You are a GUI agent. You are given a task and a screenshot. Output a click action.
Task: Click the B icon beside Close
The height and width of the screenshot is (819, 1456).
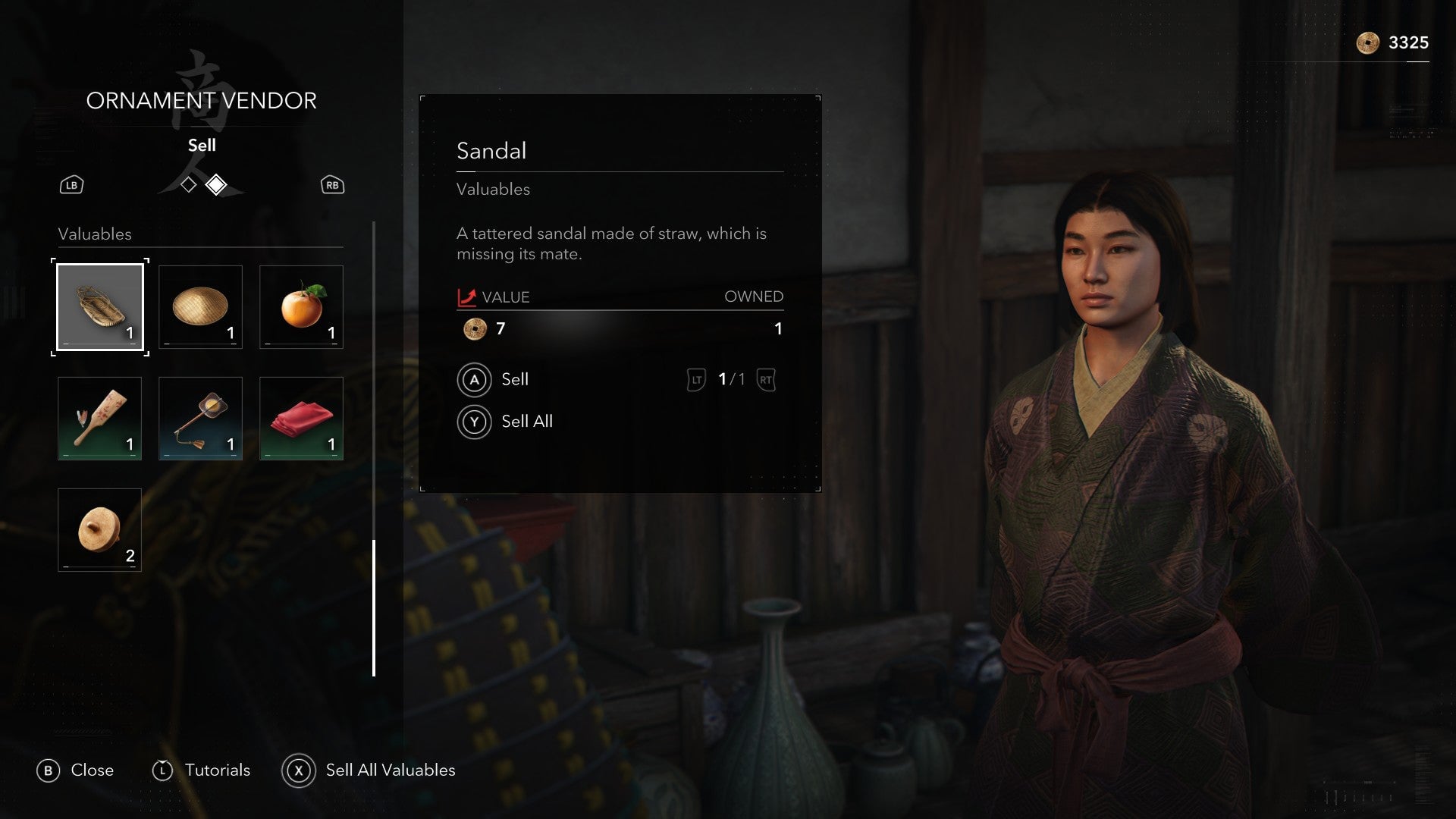(50, 770)
